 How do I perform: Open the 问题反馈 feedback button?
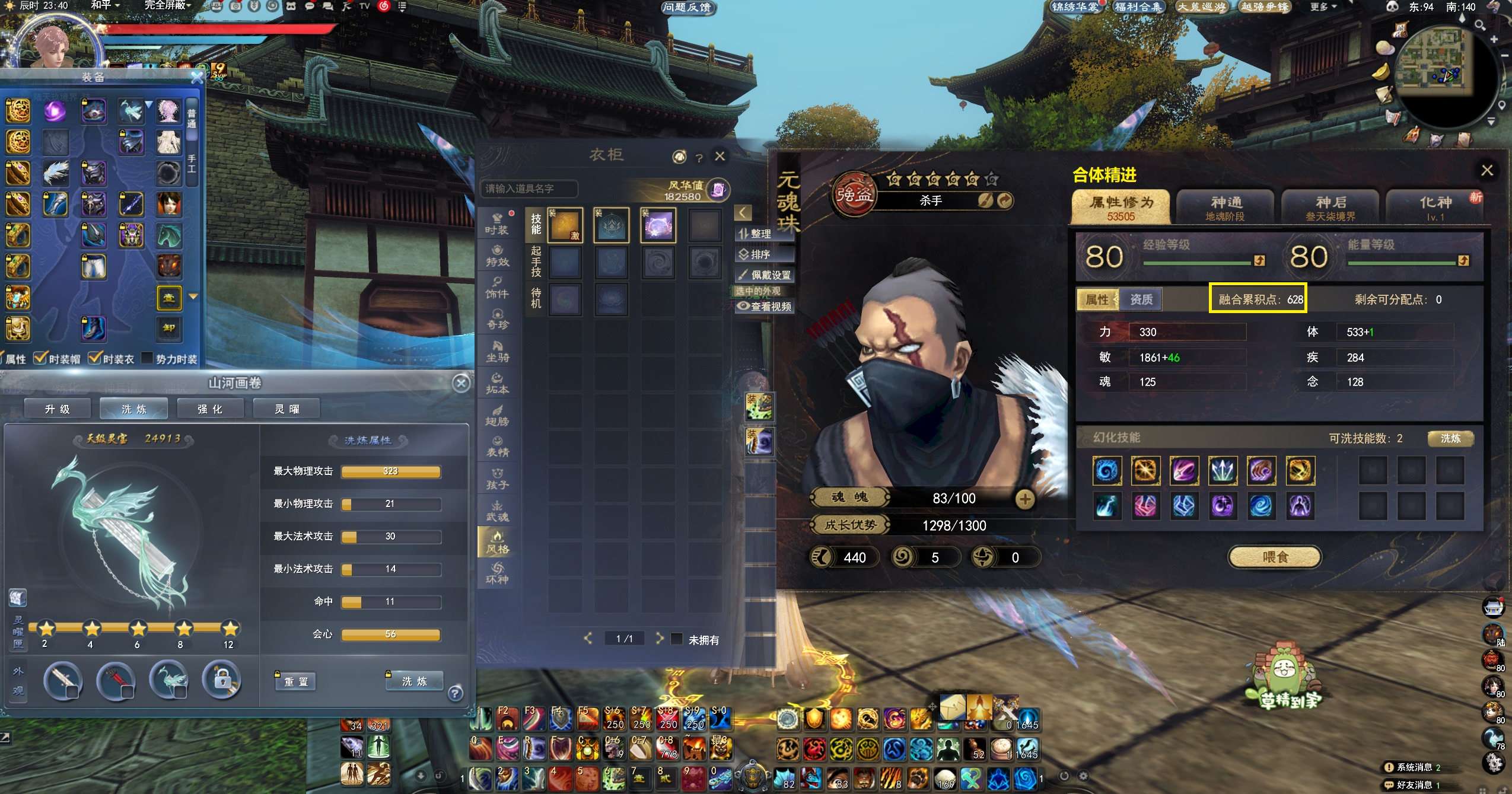click(687, 7)
